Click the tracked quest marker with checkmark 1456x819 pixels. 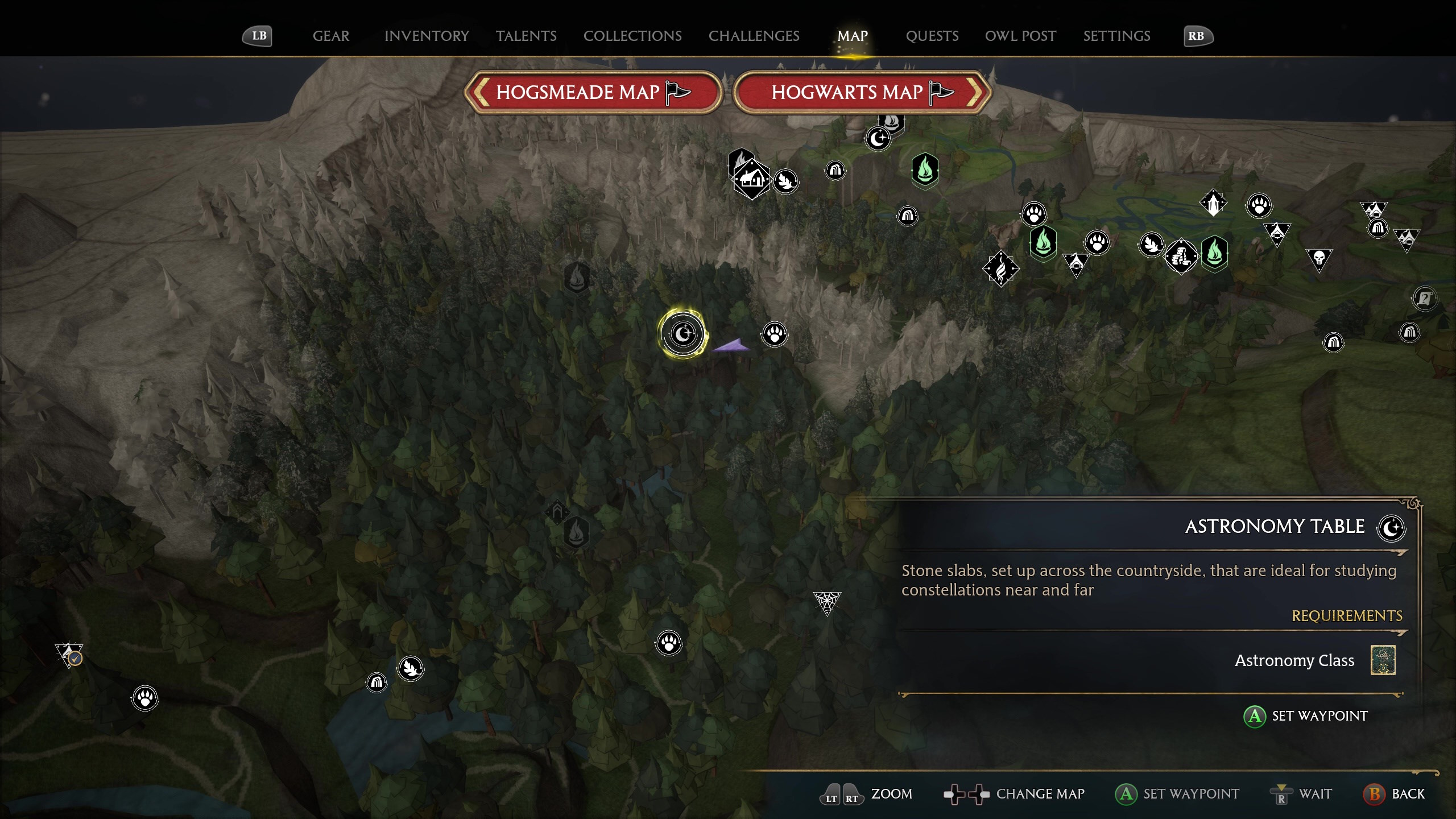[69, 654]
